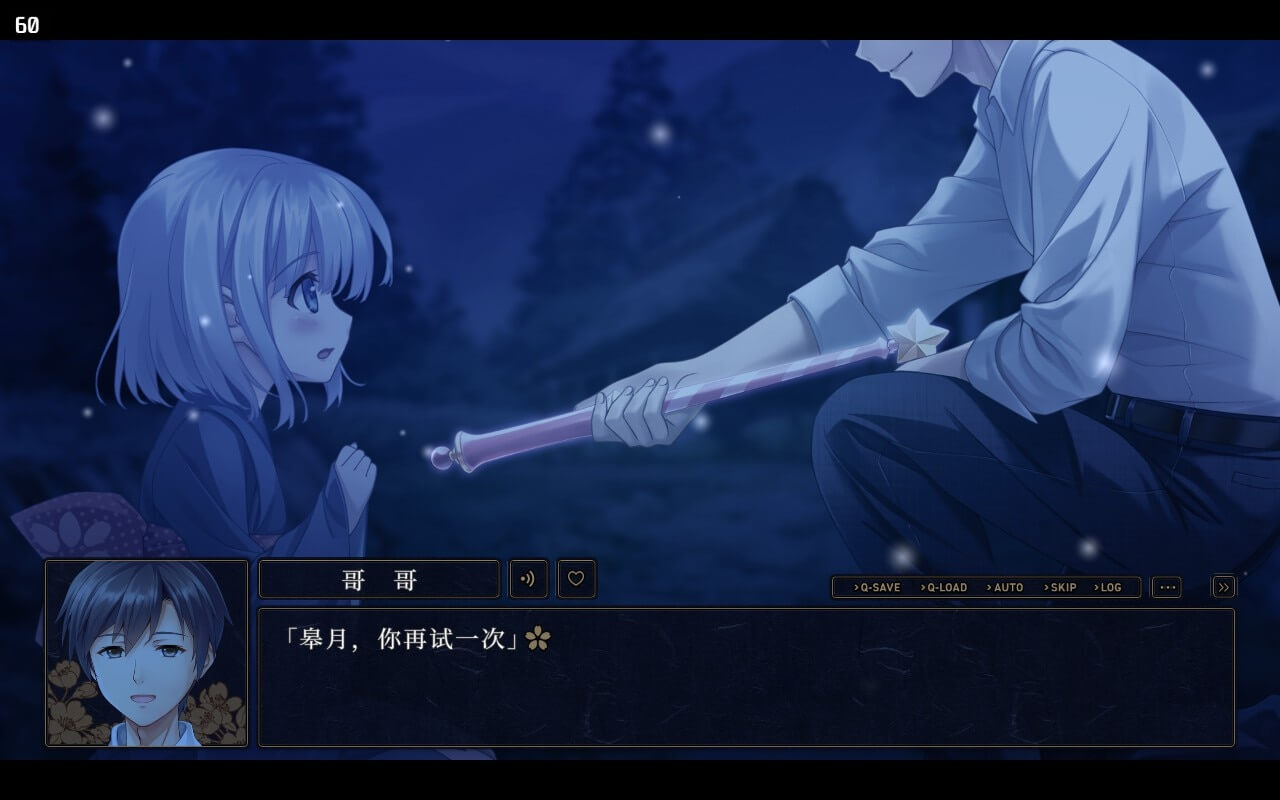Click the speaker nameplate showing 哥哥
1280x800 pixels.
[379, 578]
